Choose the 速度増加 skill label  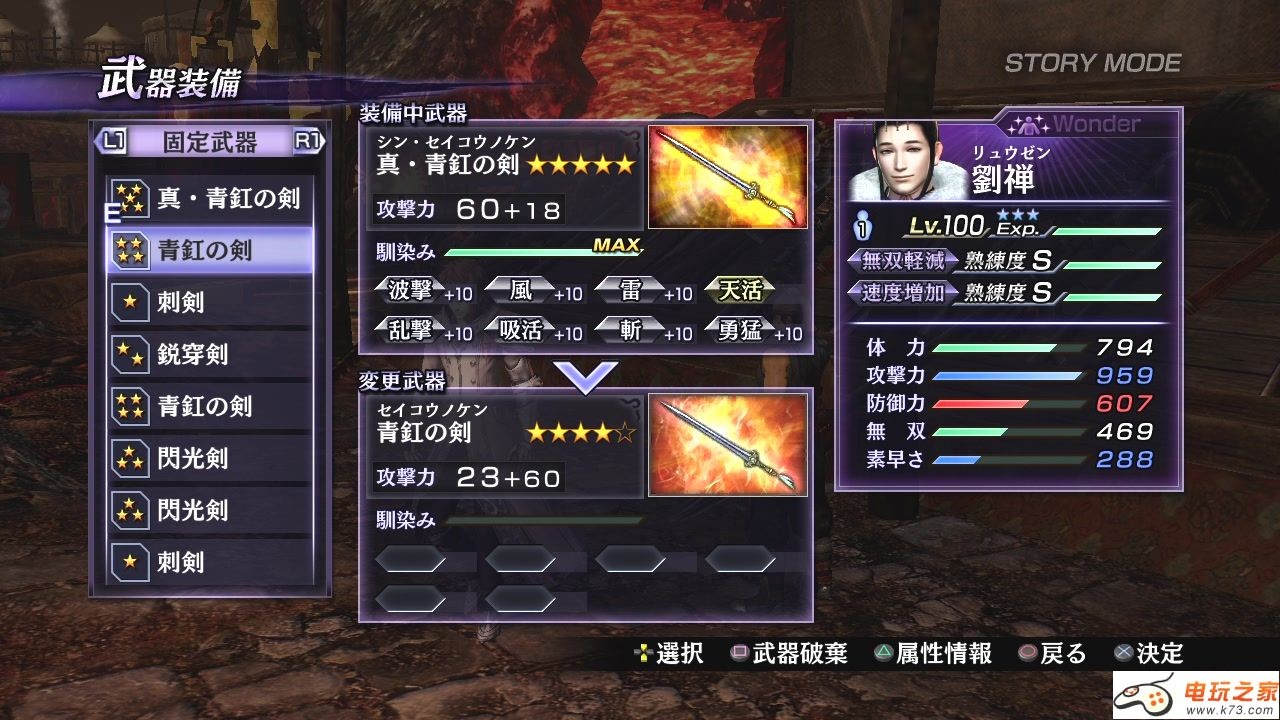(904, 293)
